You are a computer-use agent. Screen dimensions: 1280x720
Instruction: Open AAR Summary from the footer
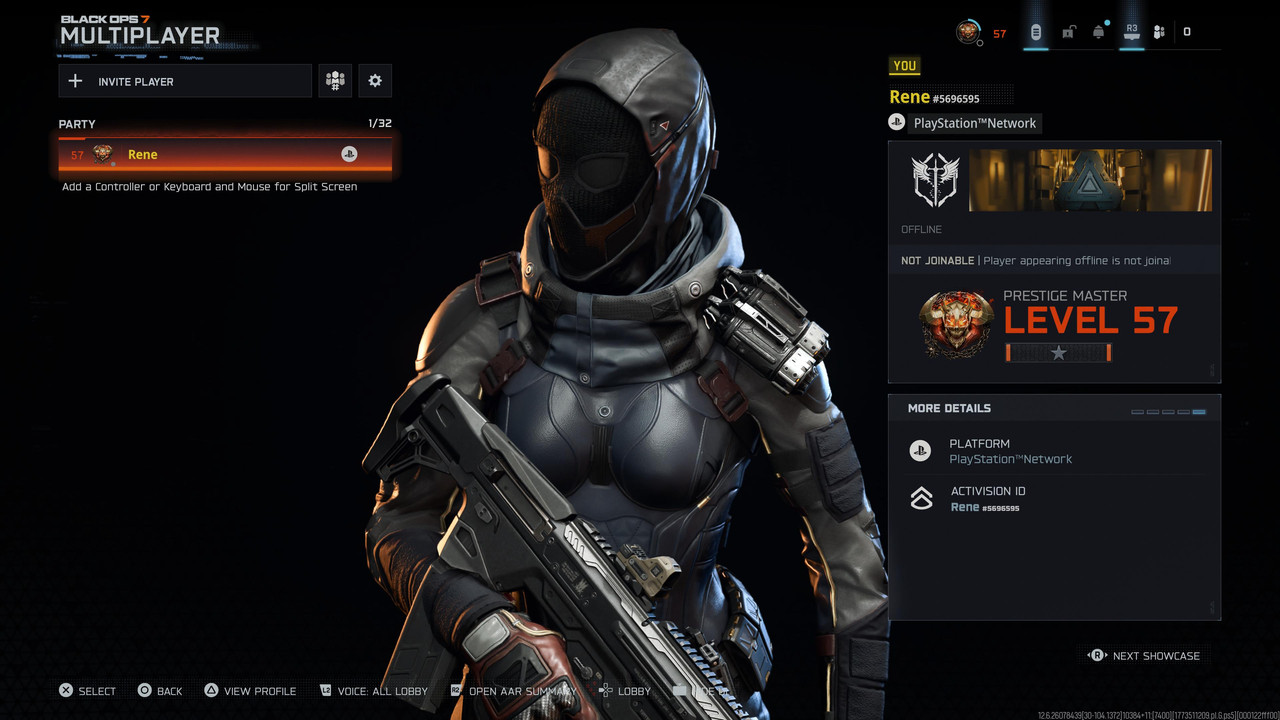pyautogui.click(x=513, y=691)
